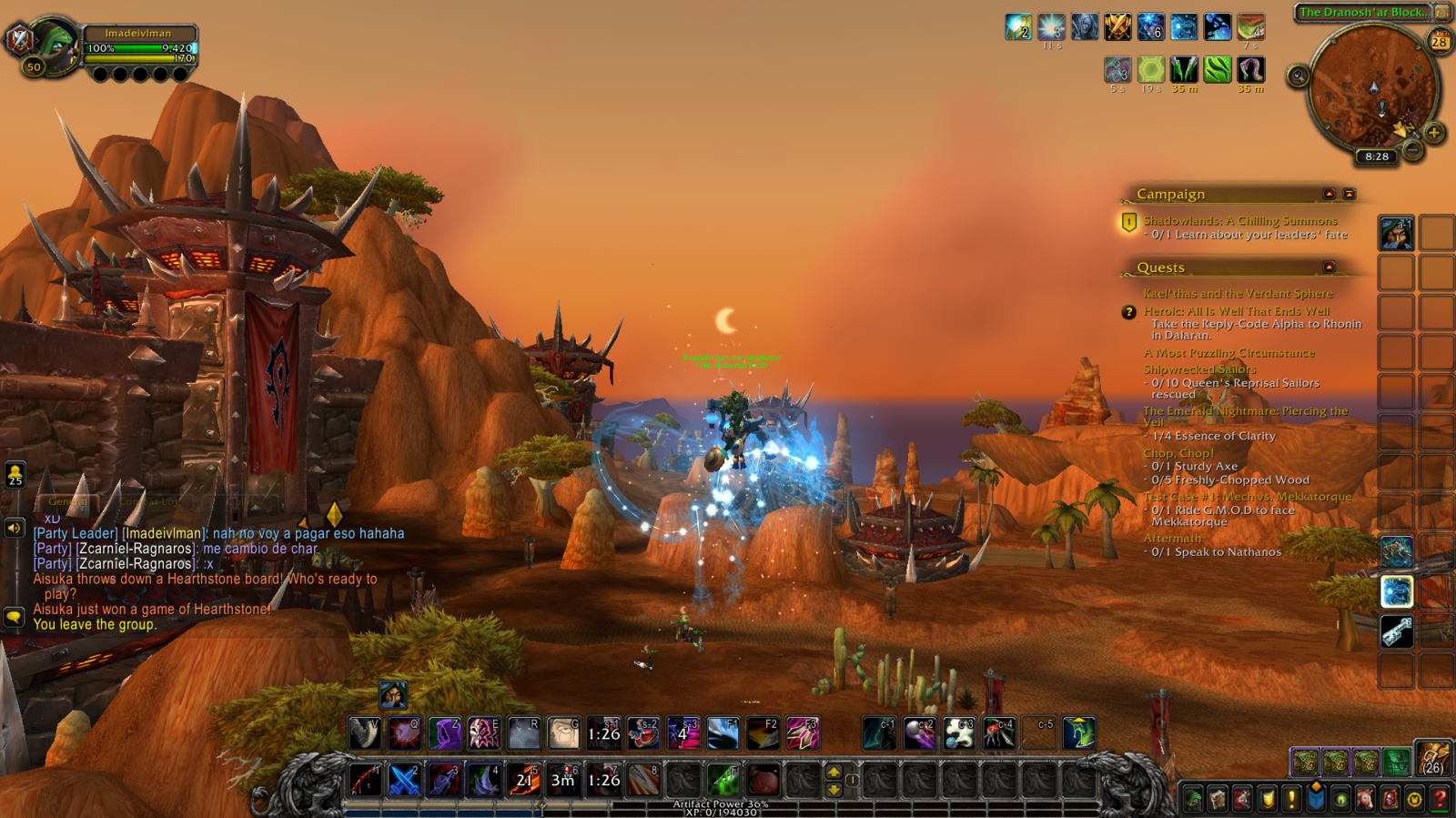Open the quest log exclamation mark button
Image resolution: width=1456 pixels, height=818 pixels.
point(1291,800)
